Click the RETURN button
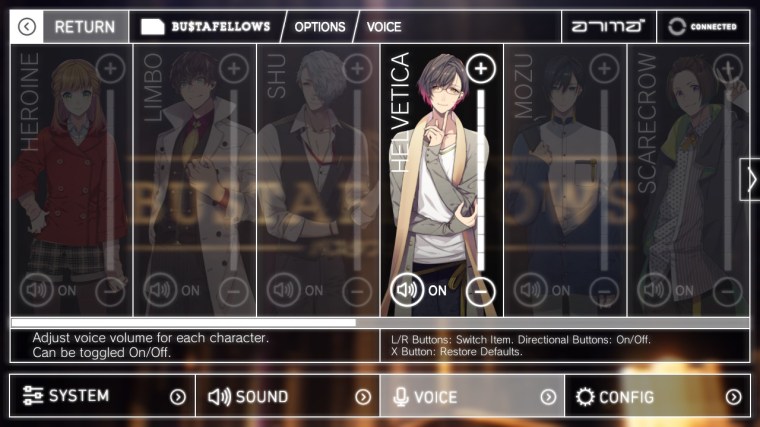Screen dimensions: 760x427 click(x=70, y=27)
